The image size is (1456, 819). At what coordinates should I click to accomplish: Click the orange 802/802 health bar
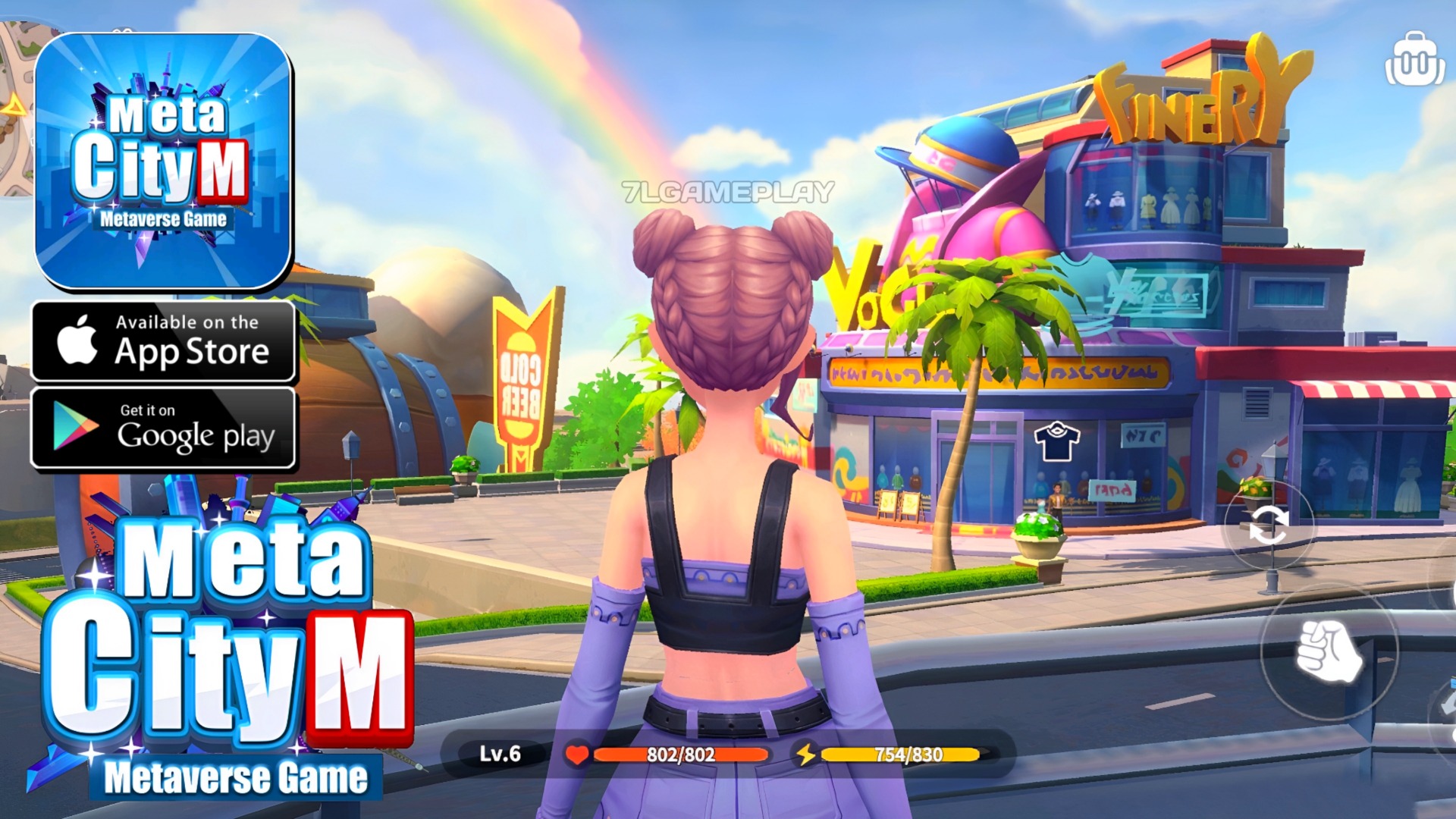682,754
